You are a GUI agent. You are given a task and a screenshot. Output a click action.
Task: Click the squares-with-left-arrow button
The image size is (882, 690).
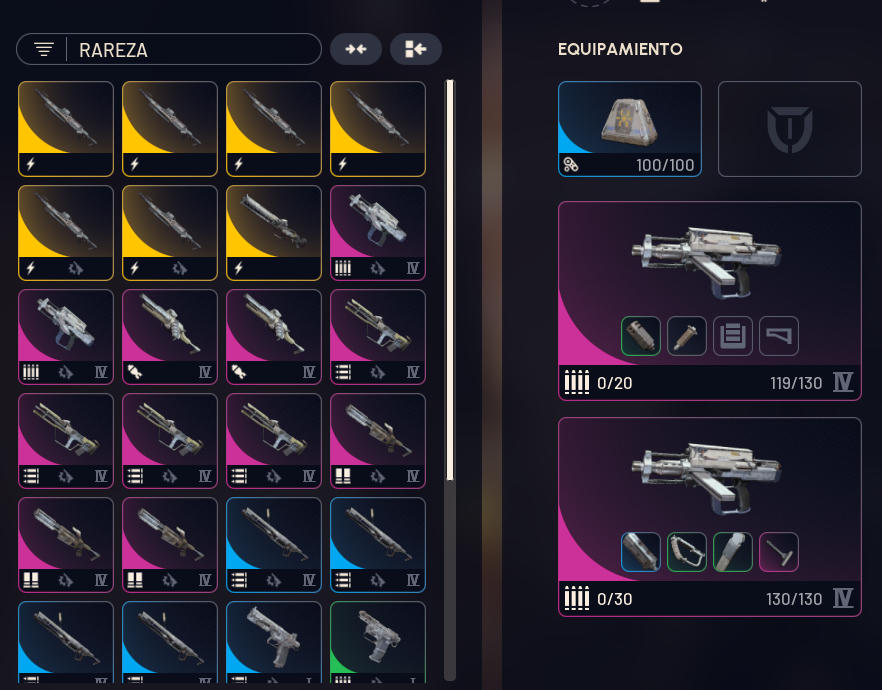pyautogui.click(x=416, y=49)
